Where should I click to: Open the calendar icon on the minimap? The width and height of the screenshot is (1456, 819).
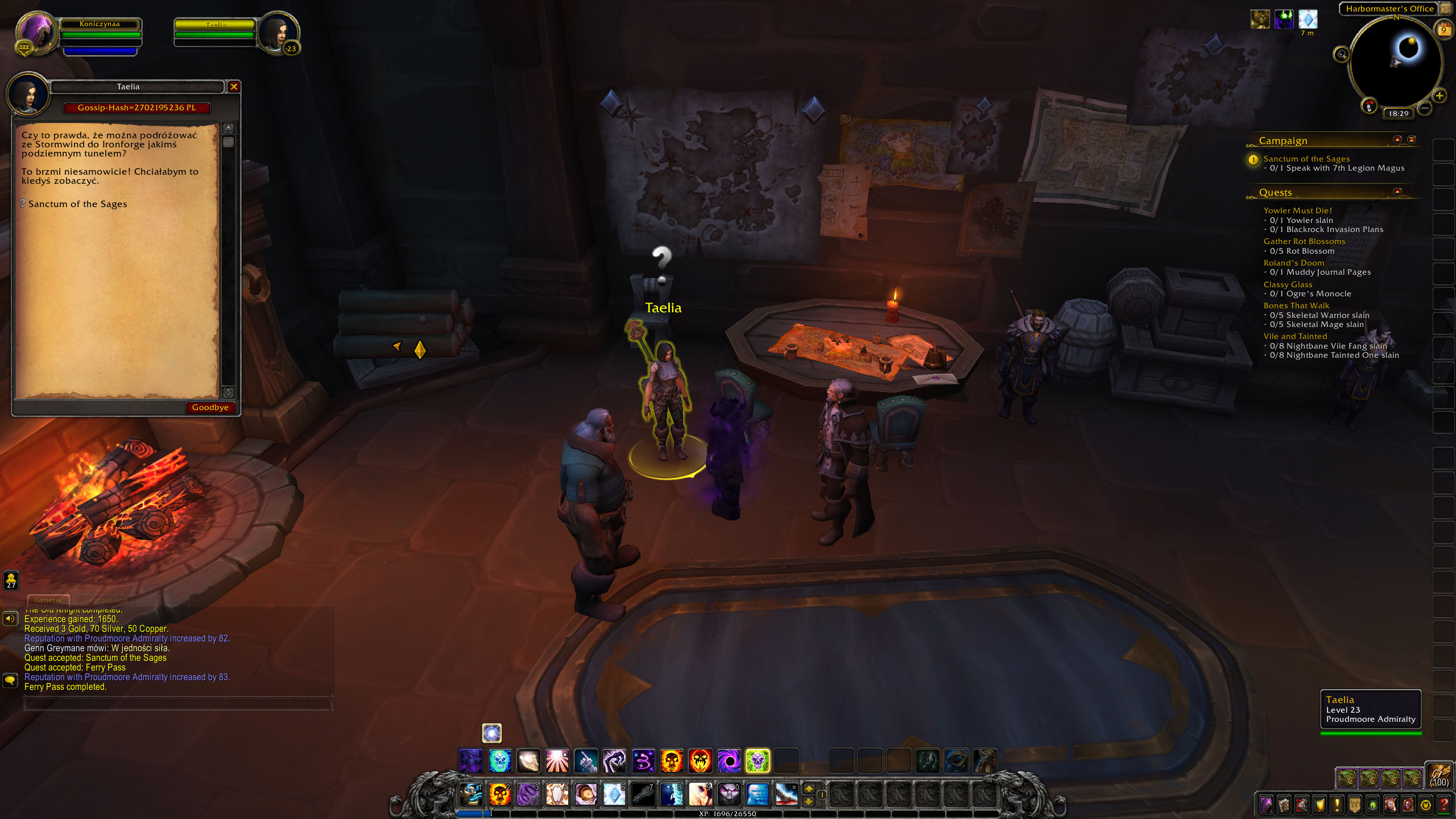[x=1443, y=28]
